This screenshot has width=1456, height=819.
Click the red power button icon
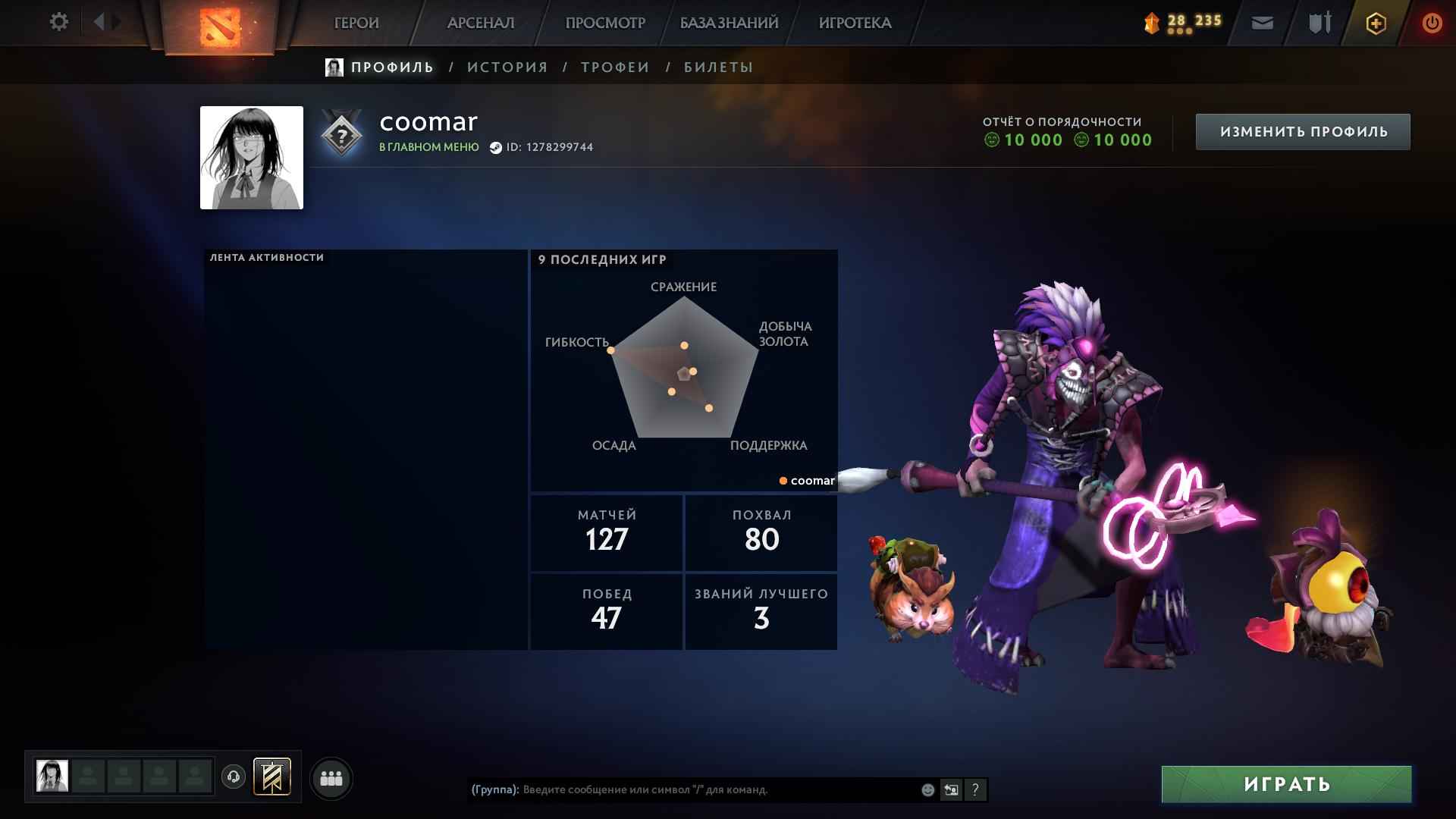(1432, 23)
